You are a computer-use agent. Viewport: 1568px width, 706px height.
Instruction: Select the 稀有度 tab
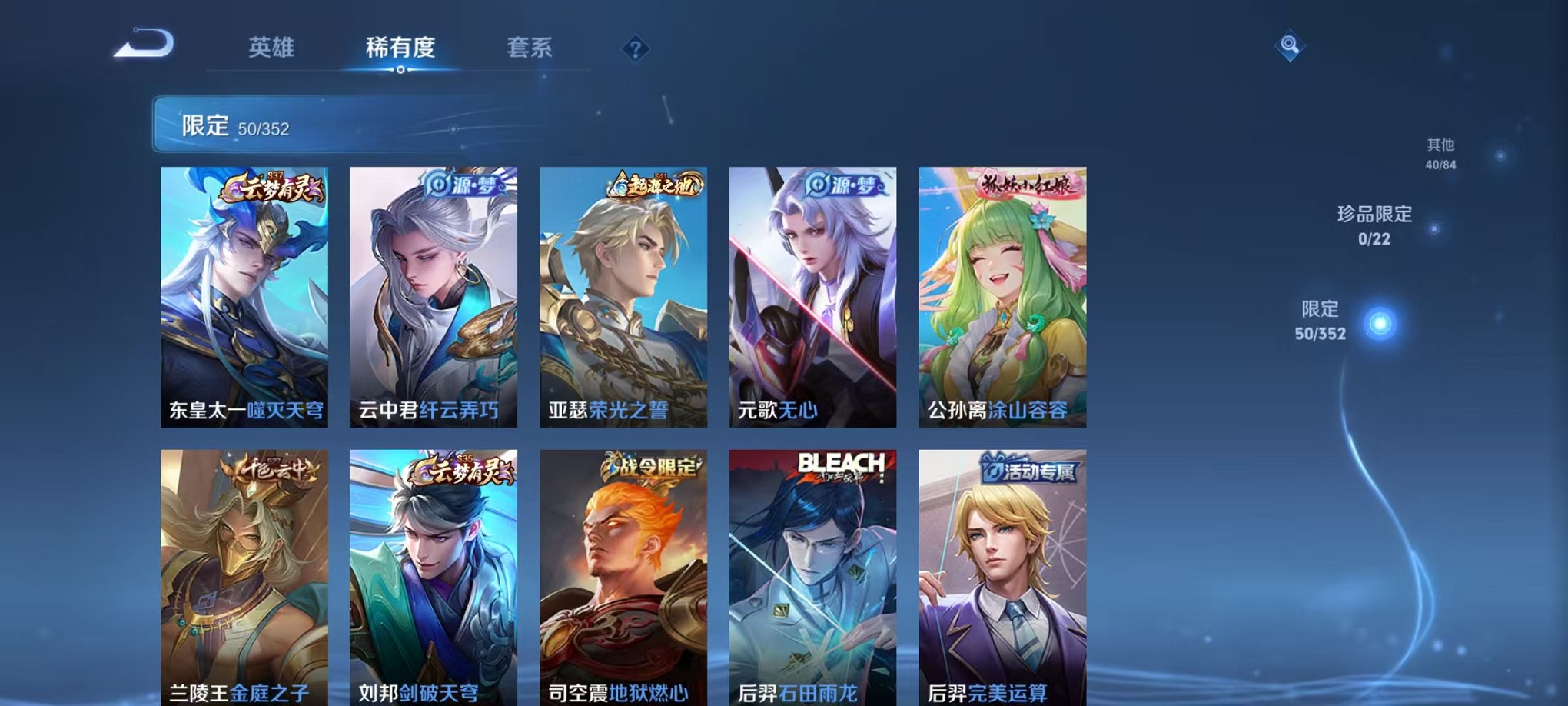(x=400, y=48)
